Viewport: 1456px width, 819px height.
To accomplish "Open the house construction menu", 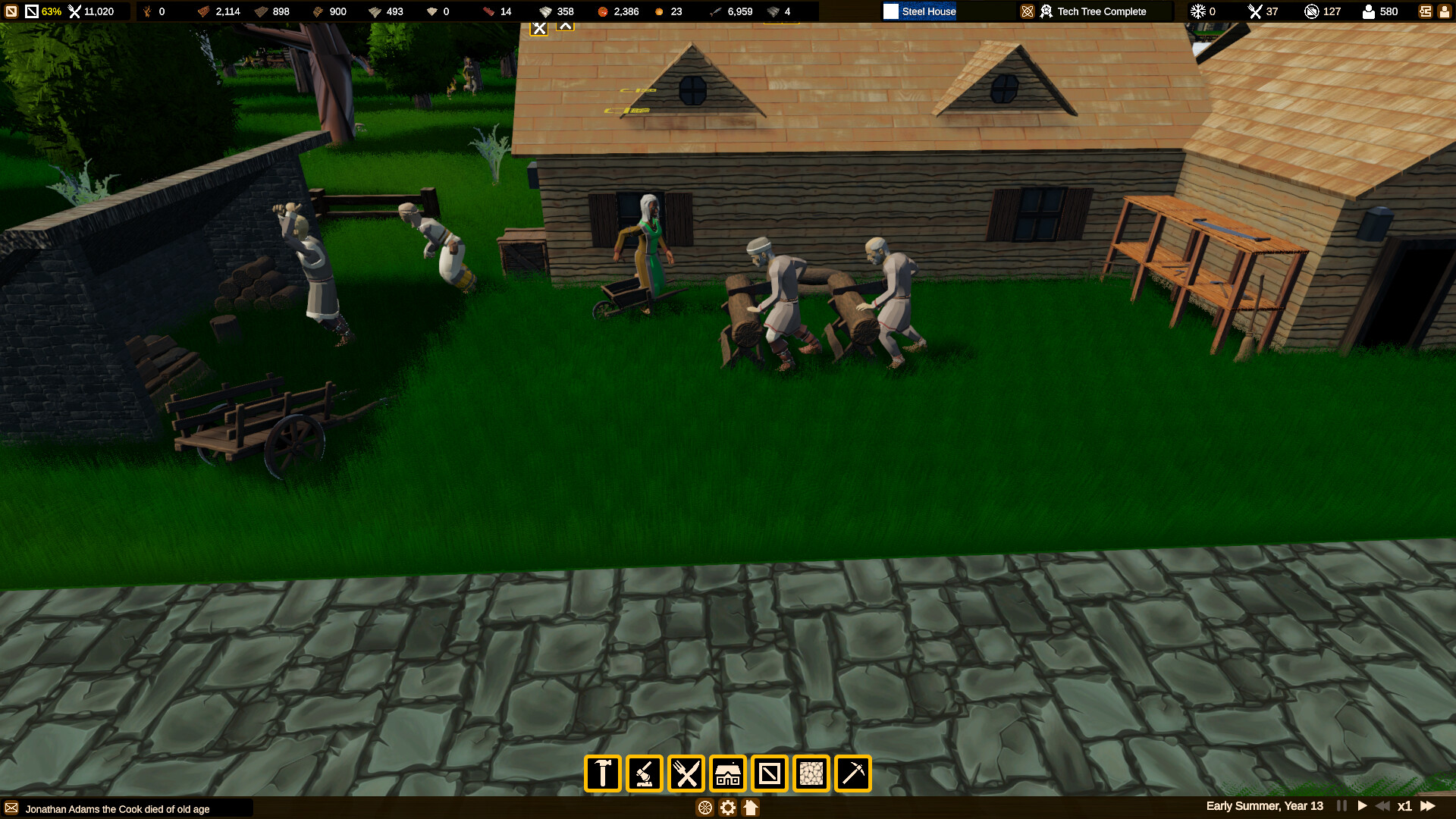I will (x=729, y=773).
